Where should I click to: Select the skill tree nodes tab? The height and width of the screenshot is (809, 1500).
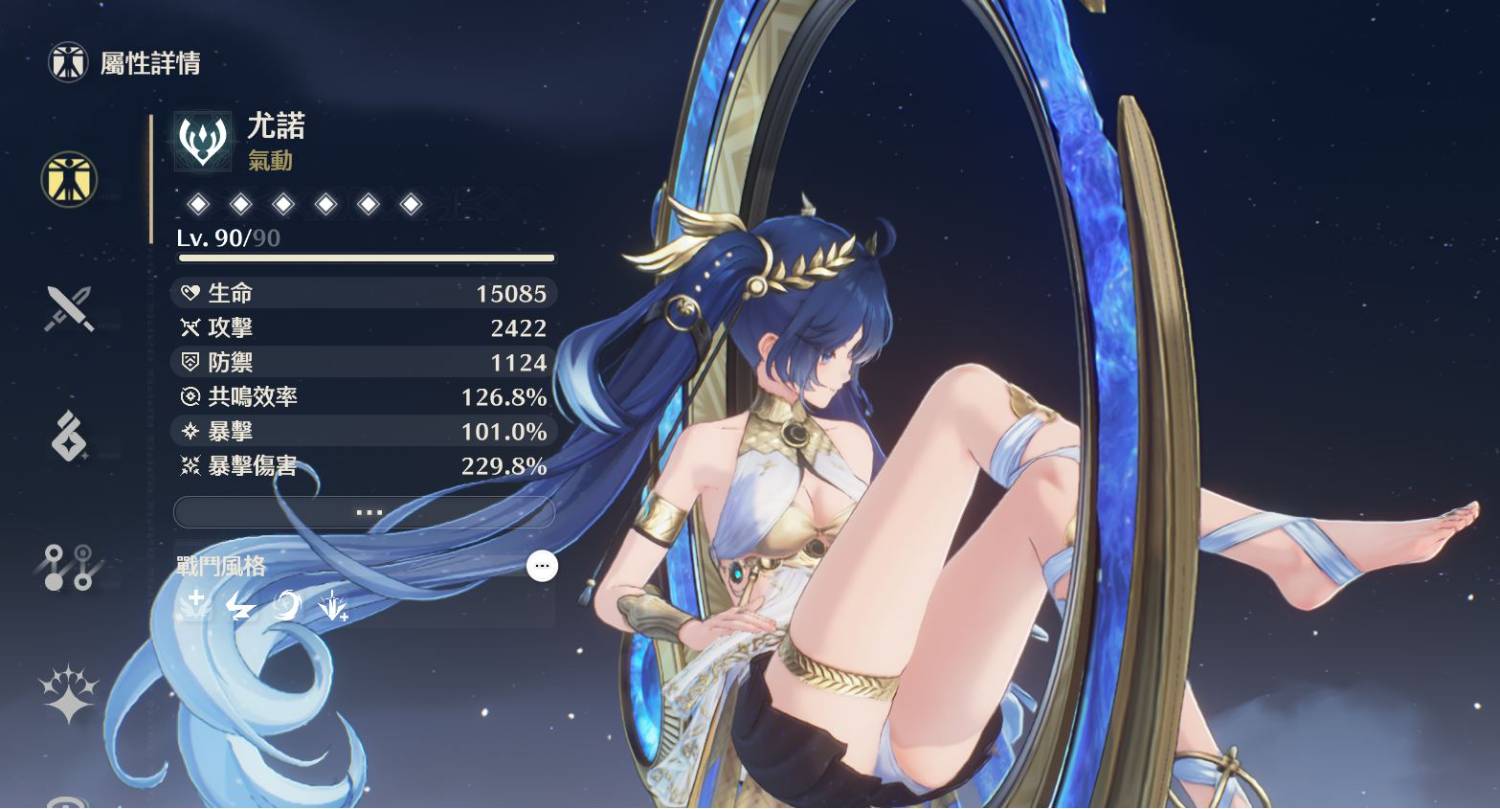click(x=69, y=566)
